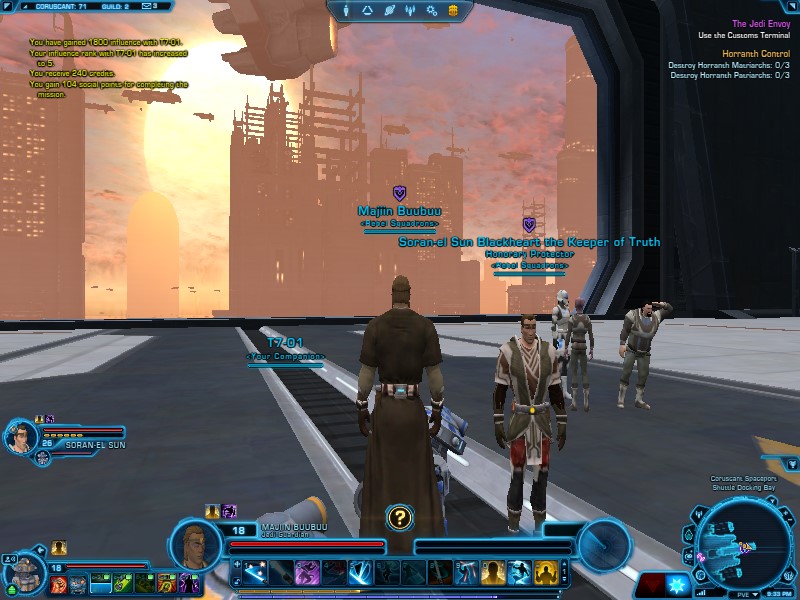Open the three-figures group icon in top menu
This screenshot has width=800, height=600.
tap(410, 10)
